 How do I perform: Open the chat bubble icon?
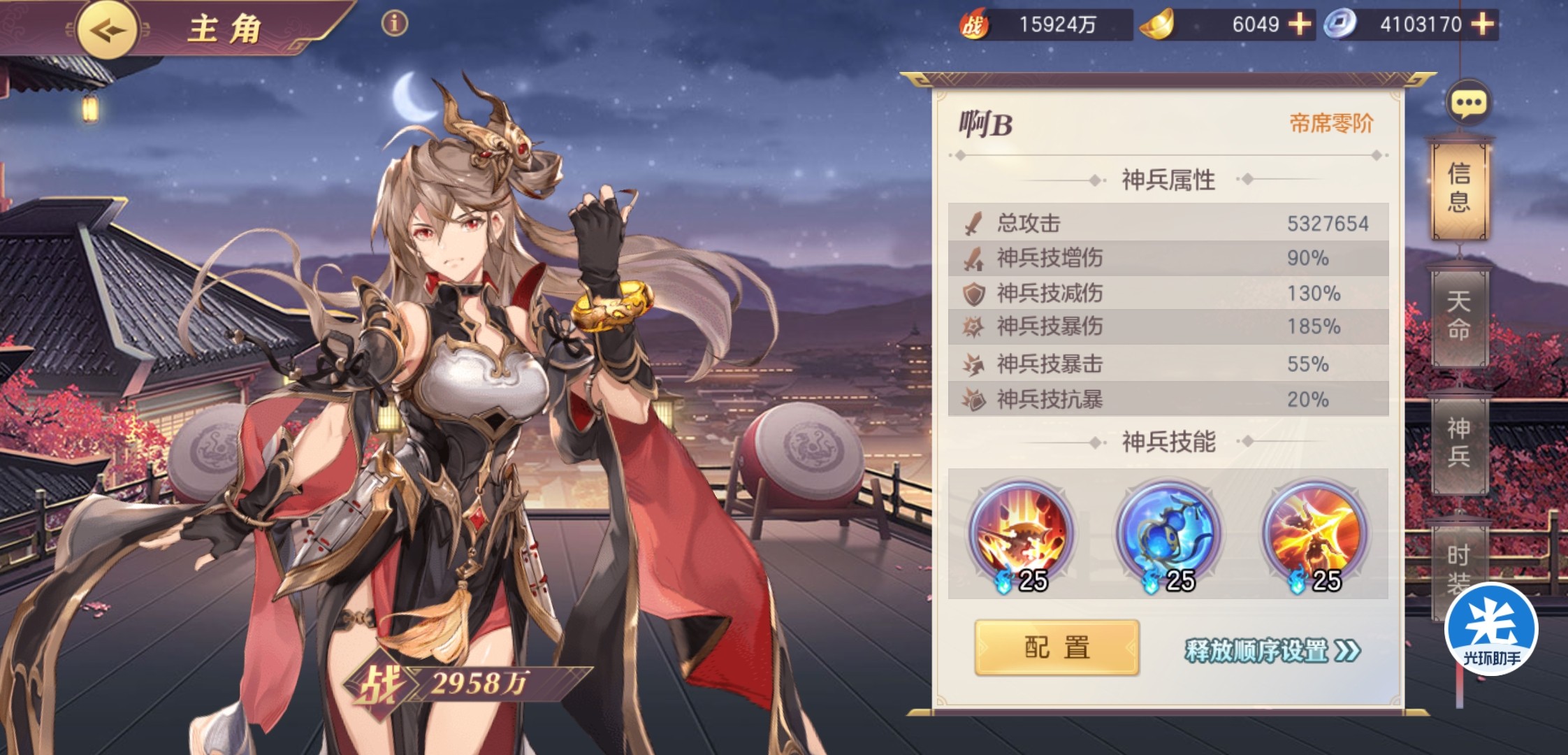tap(1468, 103)
